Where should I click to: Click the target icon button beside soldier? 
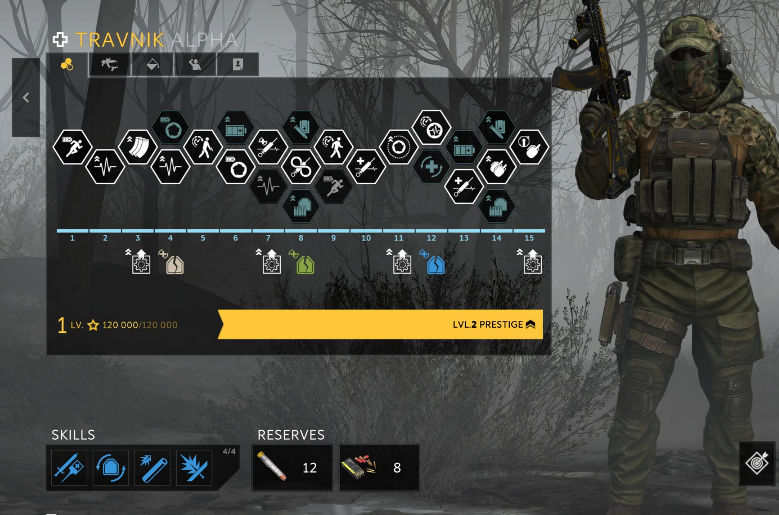[757, 464]
